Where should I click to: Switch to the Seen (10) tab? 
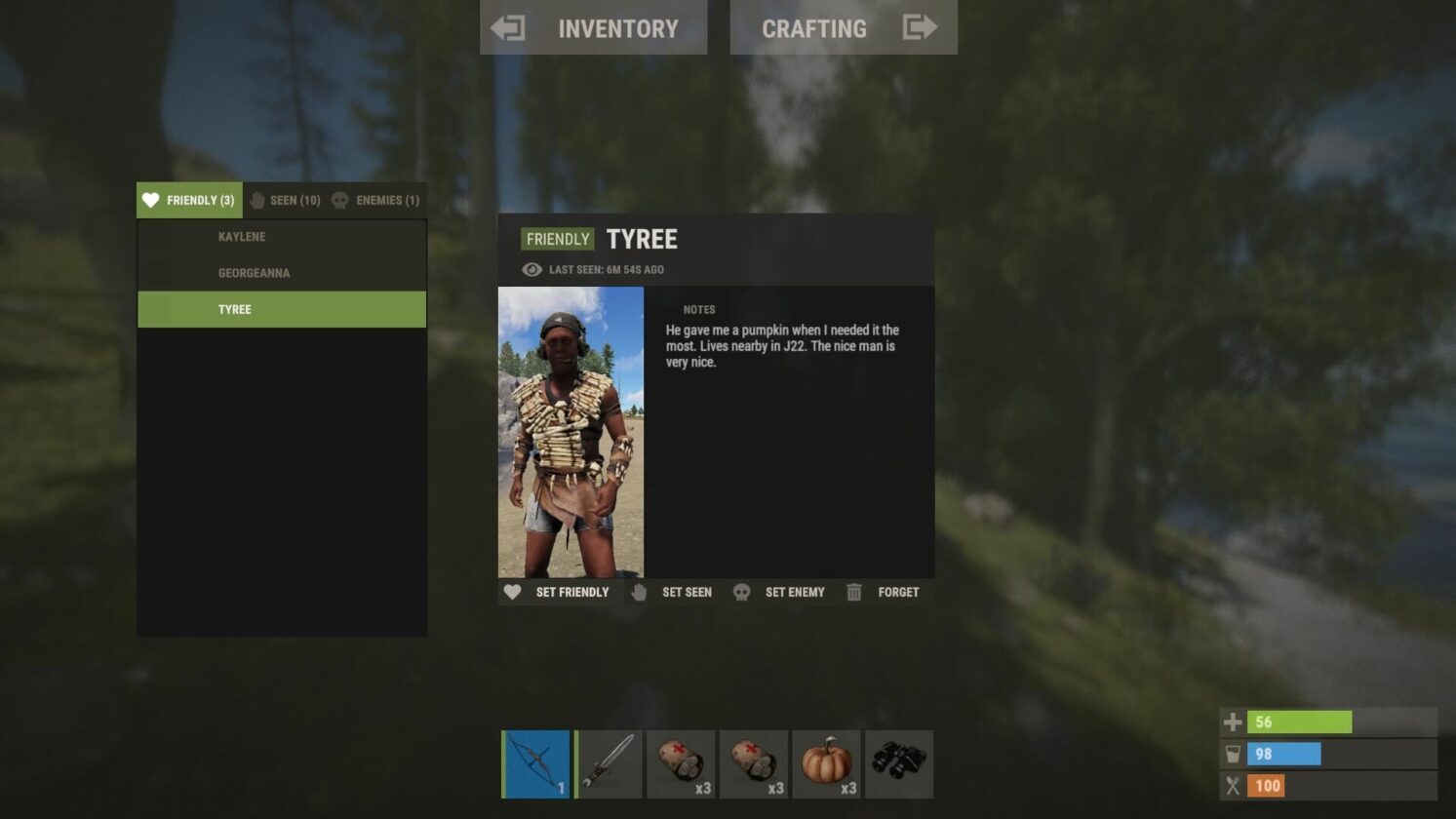coord(286,200)
